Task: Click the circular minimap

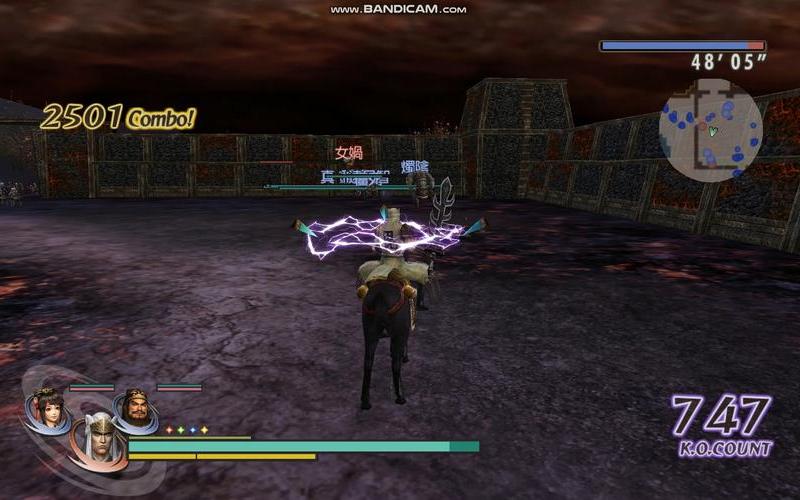Action: tap(711, 131)
